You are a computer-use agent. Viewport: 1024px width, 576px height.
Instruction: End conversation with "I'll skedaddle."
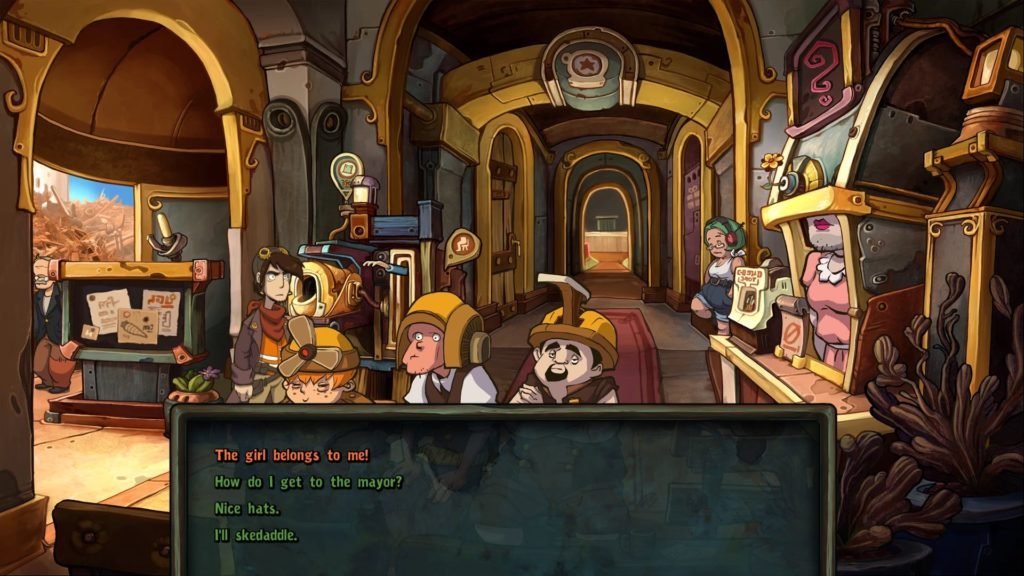click(256, 535)
